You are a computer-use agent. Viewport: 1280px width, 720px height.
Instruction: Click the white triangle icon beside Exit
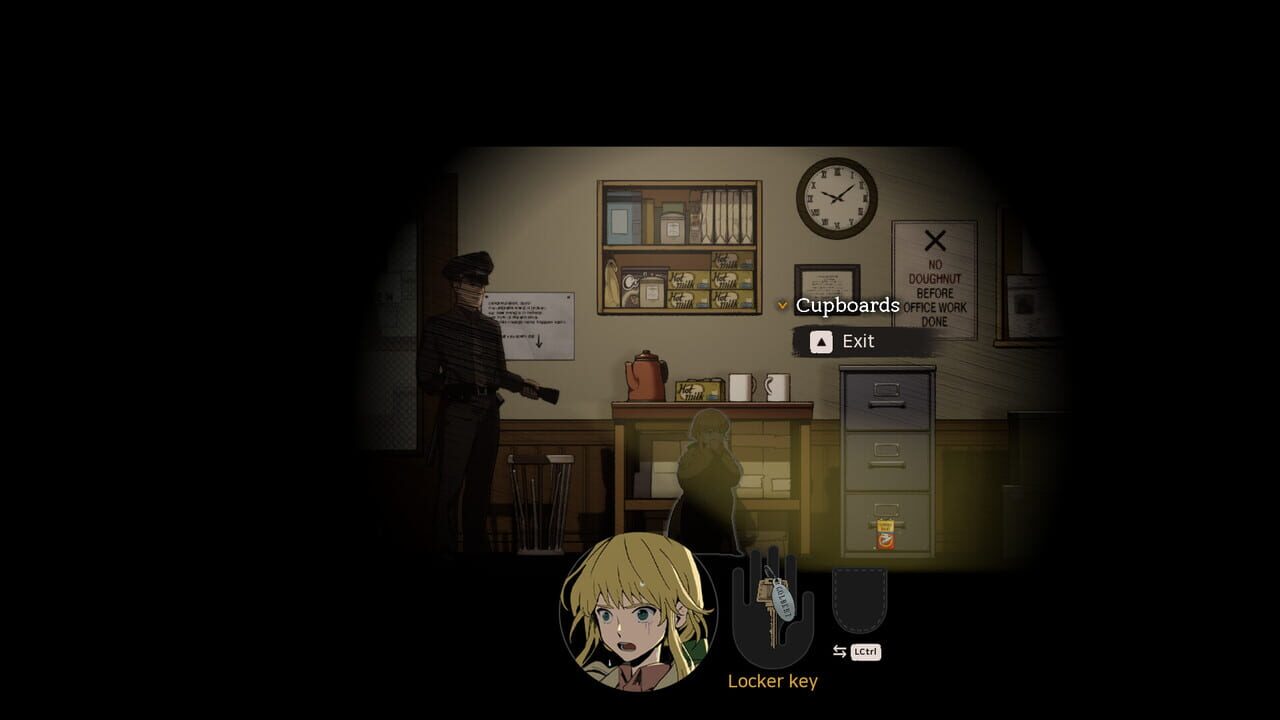[x=820, y=341]
